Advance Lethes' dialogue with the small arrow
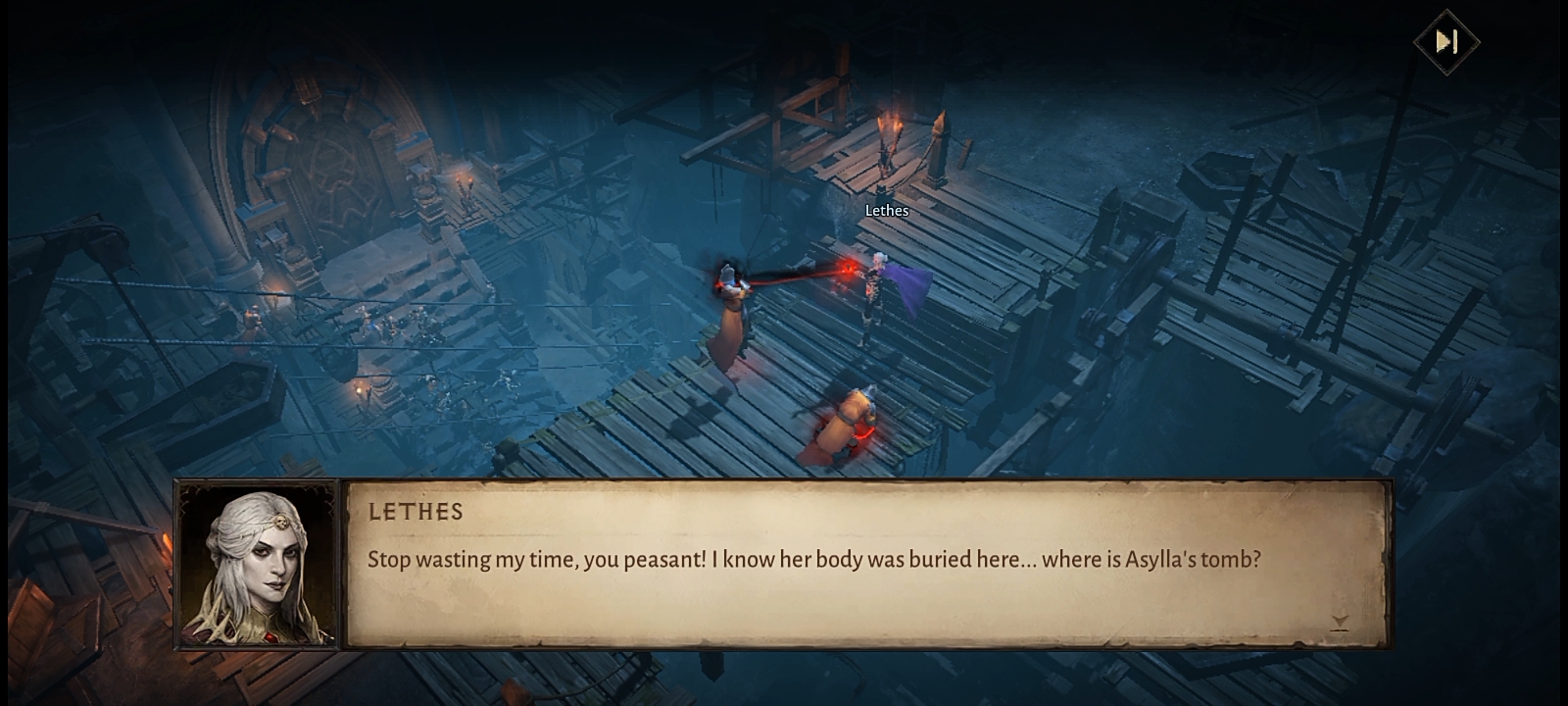Image resolution: width=1568 pixels, height=706 pixels. coord(1340,622)
